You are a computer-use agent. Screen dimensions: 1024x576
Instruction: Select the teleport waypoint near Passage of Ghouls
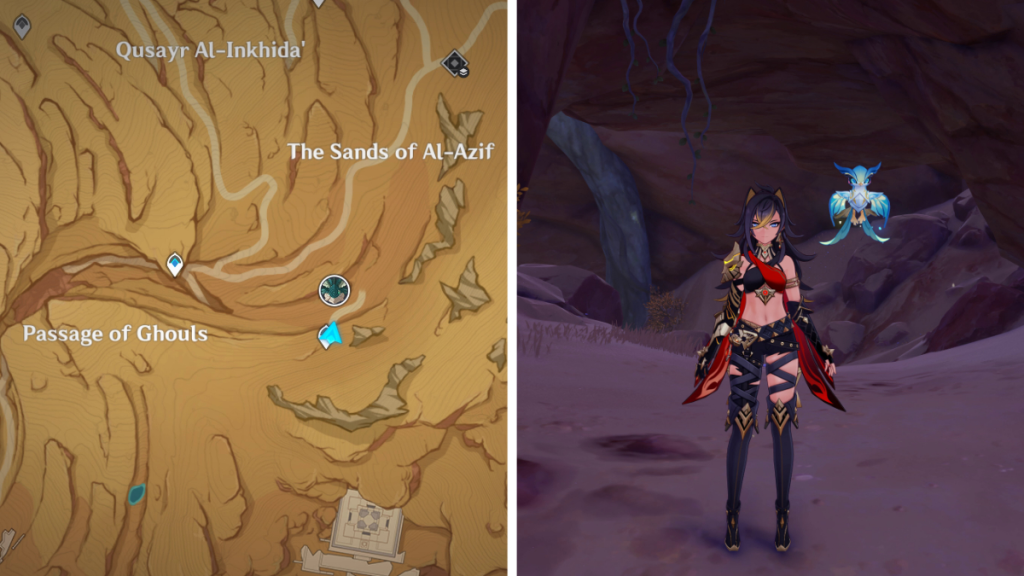click(x=175, y=264)
